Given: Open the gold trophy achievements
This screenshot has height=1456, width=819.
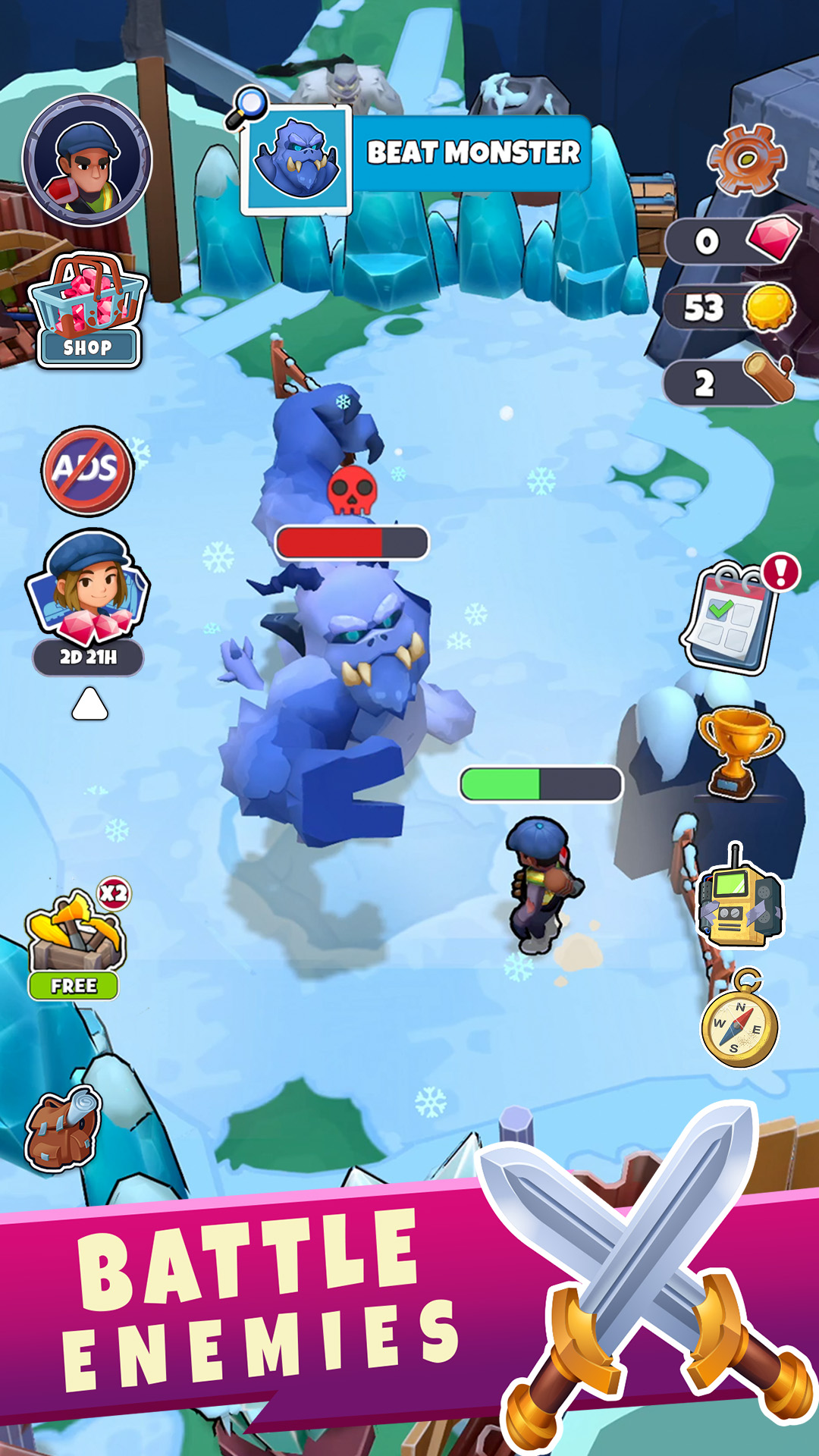Looking at the screenshot, I should point(739,750).
